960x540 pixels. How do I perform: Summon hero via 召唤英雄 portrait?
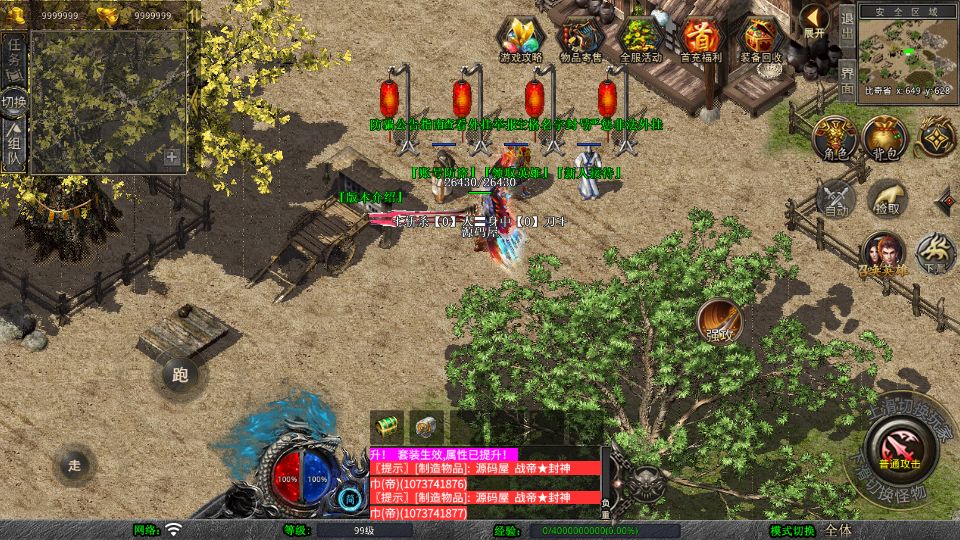click(x=883, y=254)
